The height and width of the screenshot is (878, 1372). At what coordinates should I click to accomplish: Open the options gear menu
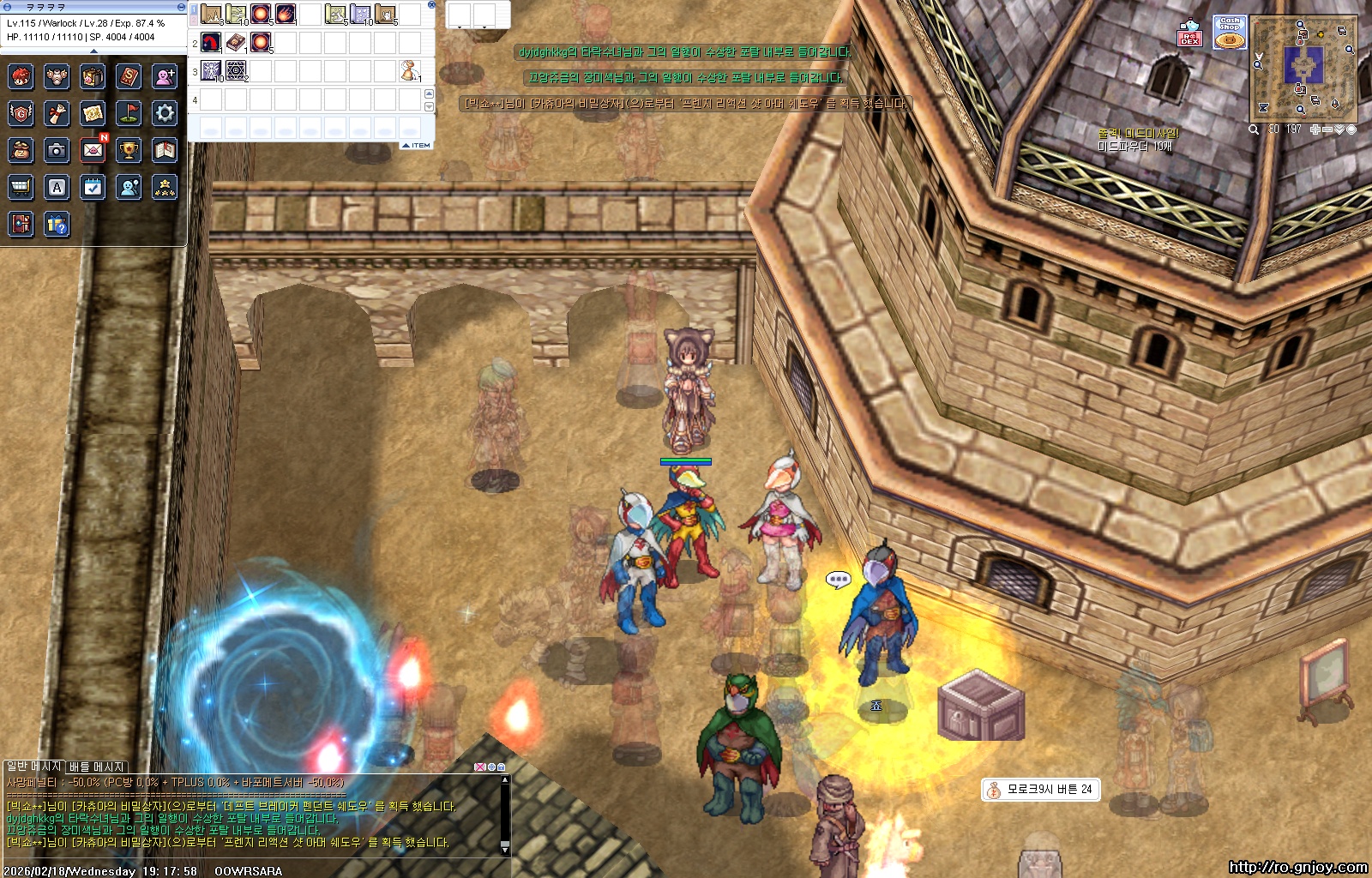coord(165,112)
